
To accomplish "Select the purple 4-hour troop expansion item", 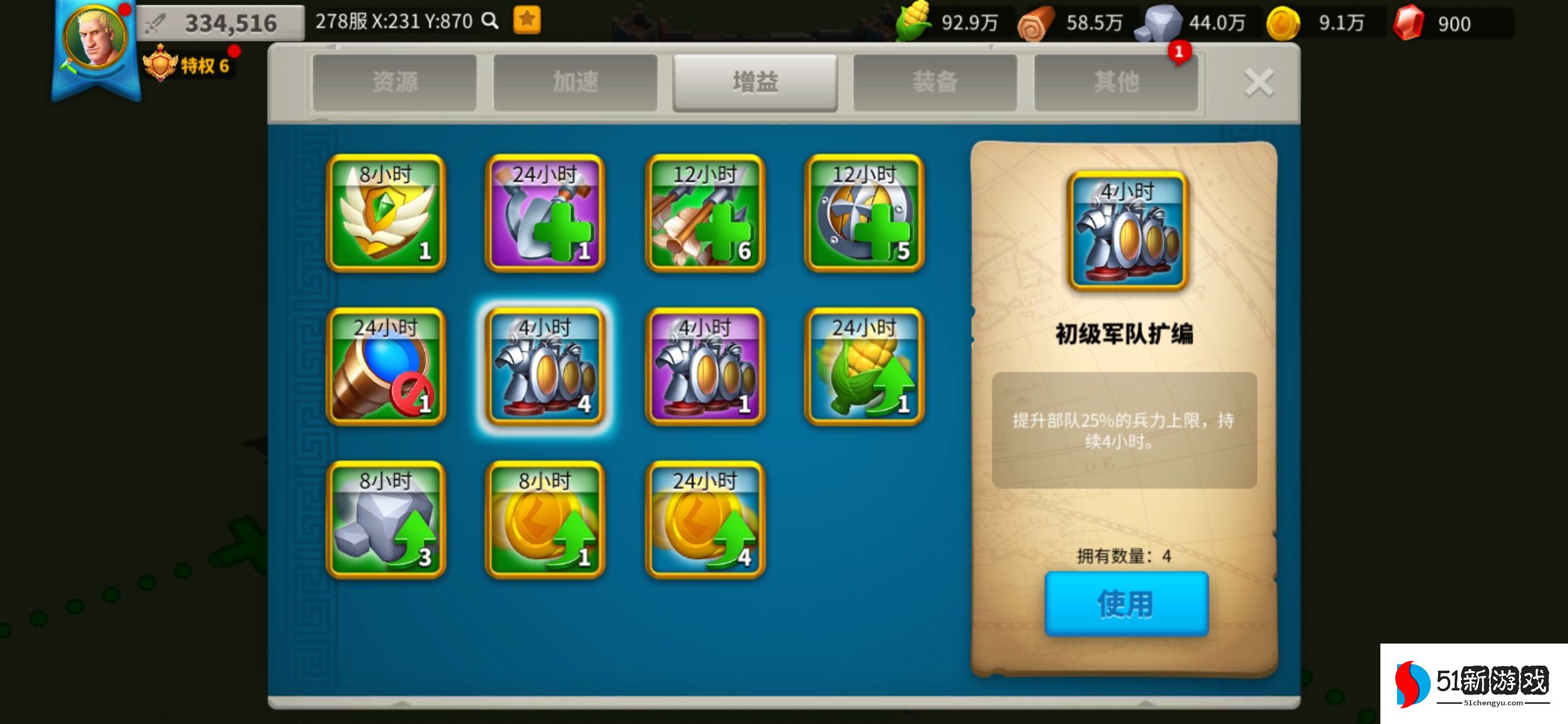I will [x=704, y=367].
